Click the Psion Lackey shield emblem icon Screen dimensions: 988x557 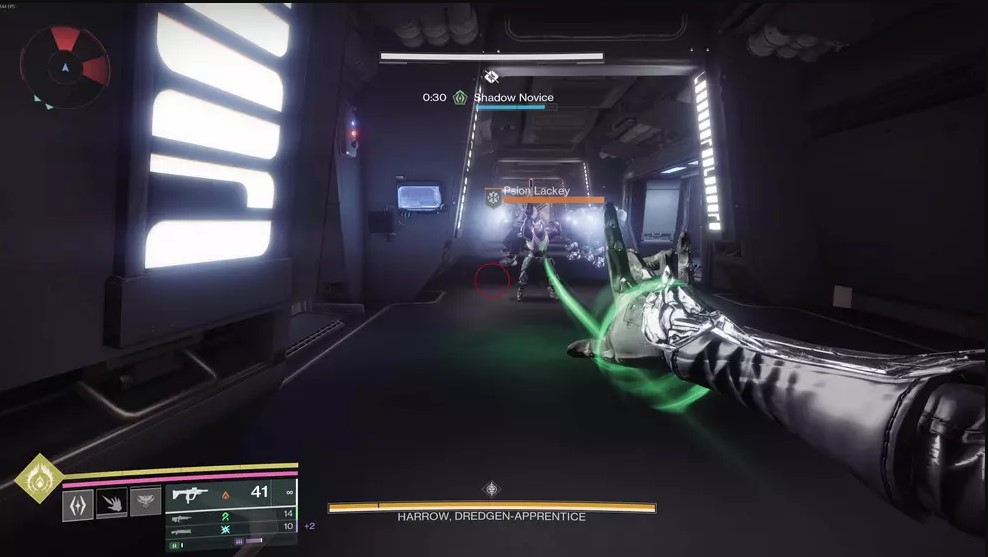coord(493,198)
